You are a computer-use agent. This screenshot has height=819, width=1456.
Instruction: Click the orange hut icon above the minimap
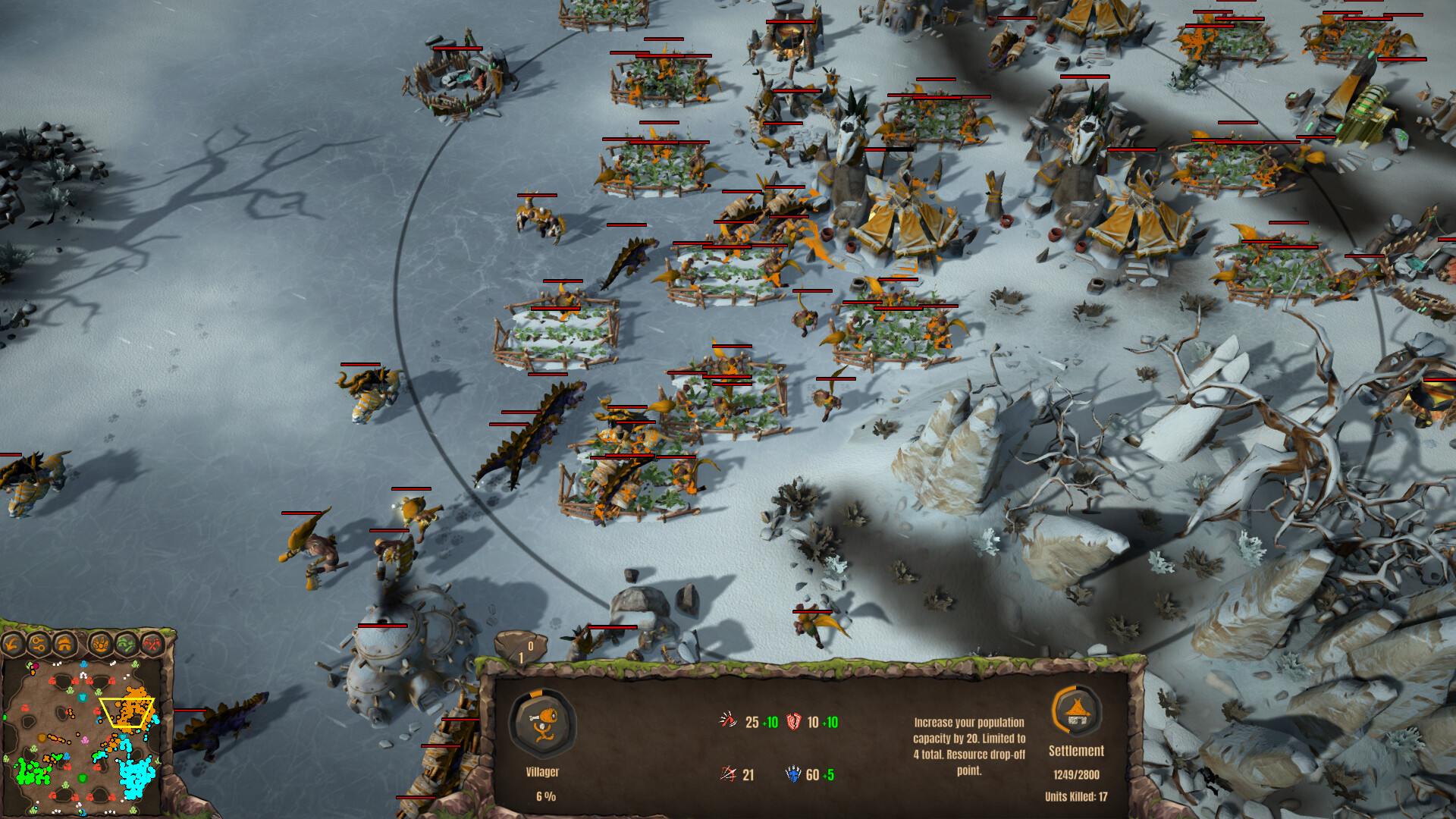point(64,645)
